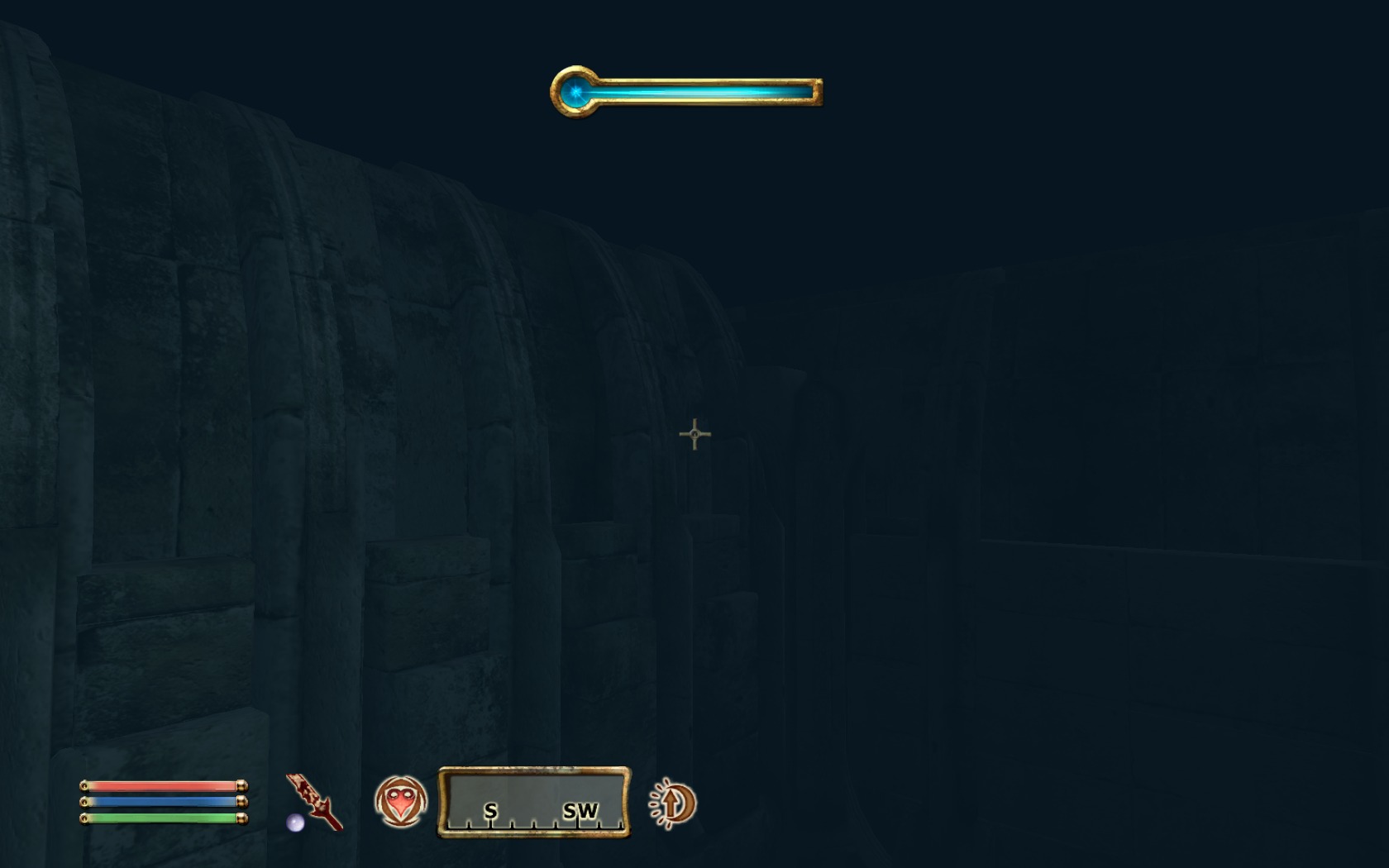The height and width of the screenshot is (868, 1389).
Task: Click the heart-shaped healing spell icon
Action: 401,801
